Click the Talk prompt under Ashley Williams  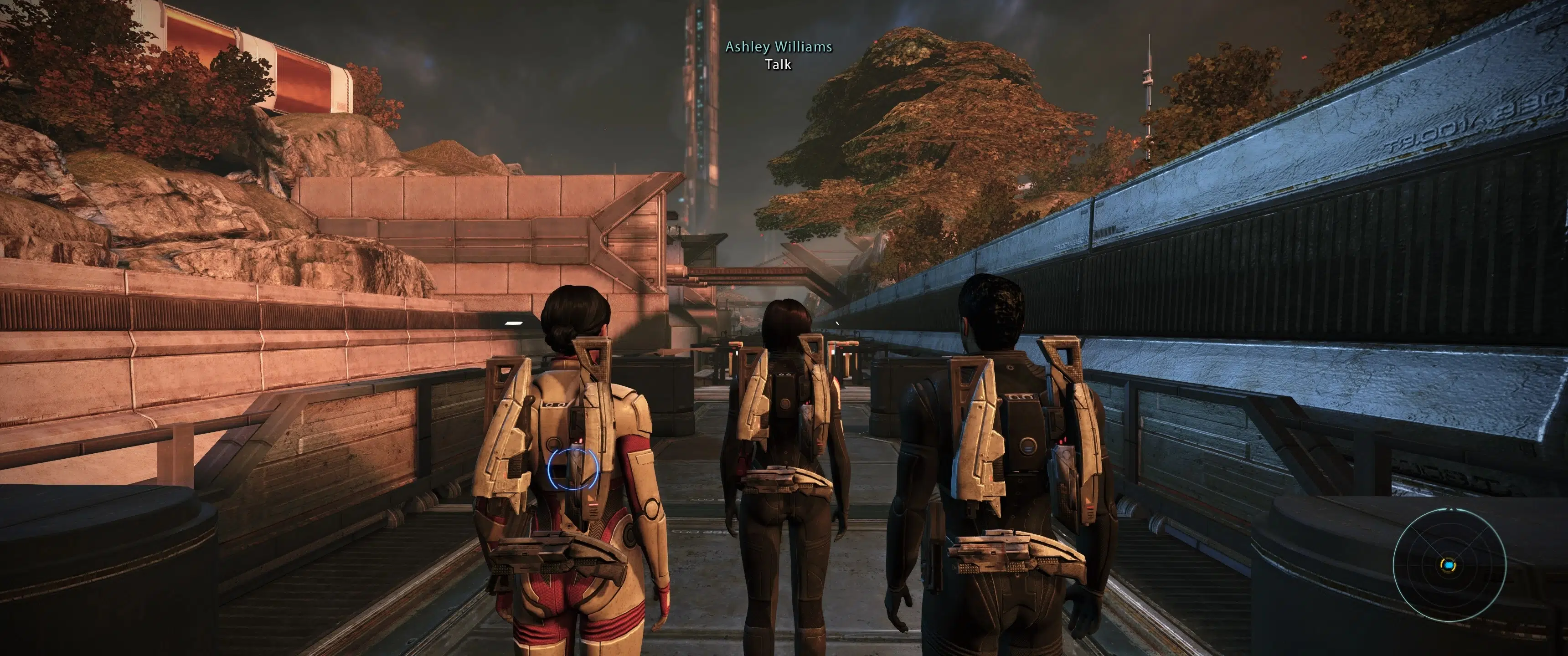778,65
